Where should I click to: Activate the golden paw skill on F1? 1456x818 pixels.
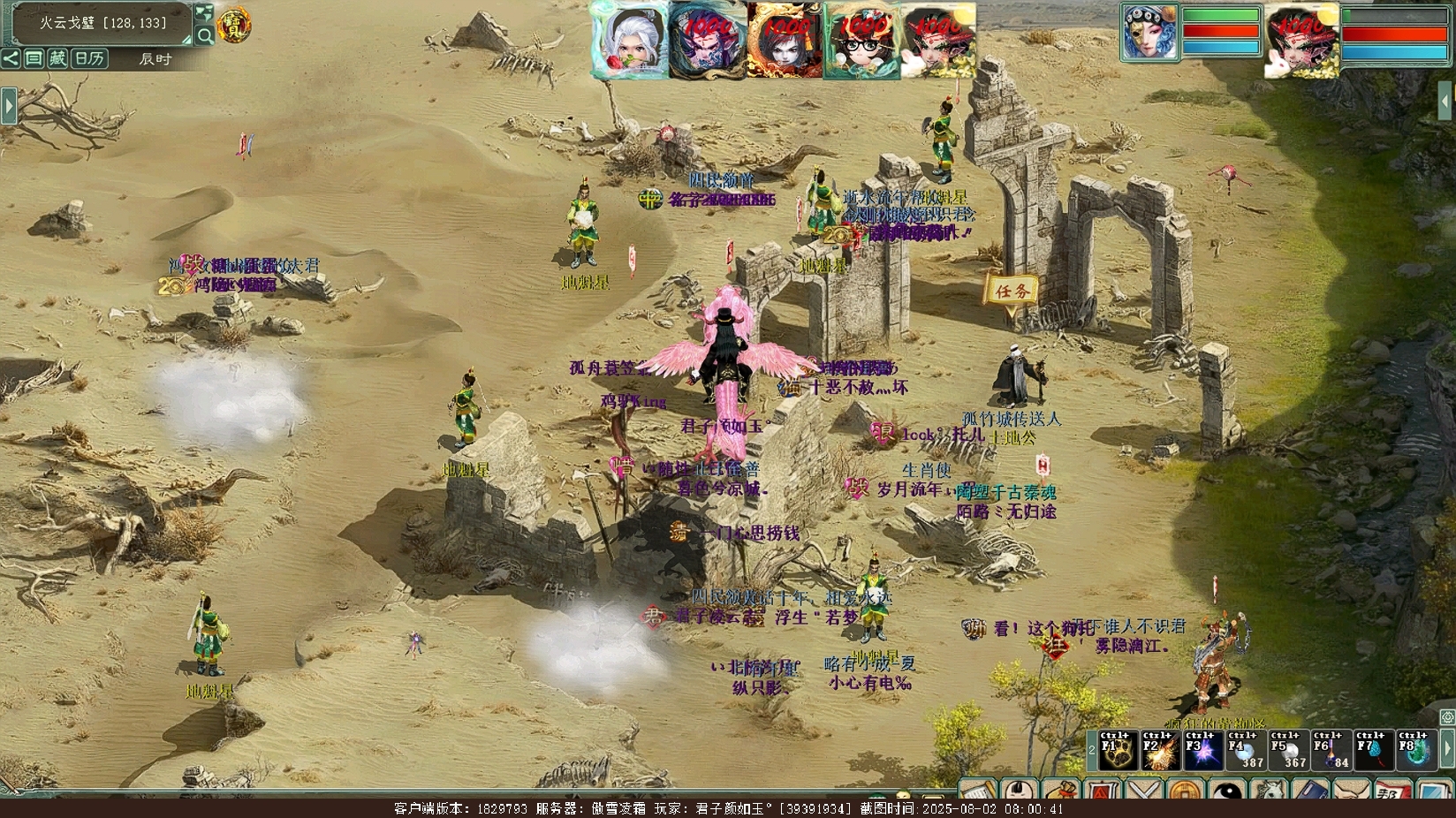(1118, 750)
